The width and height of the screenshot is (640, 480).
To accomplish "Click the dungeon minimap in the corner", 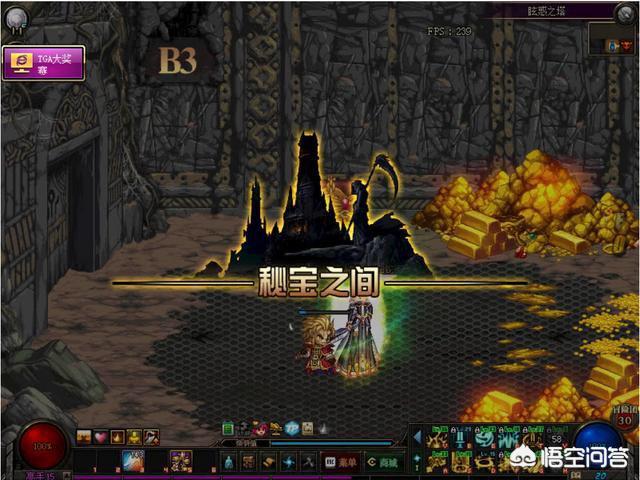I will (606, 40).
